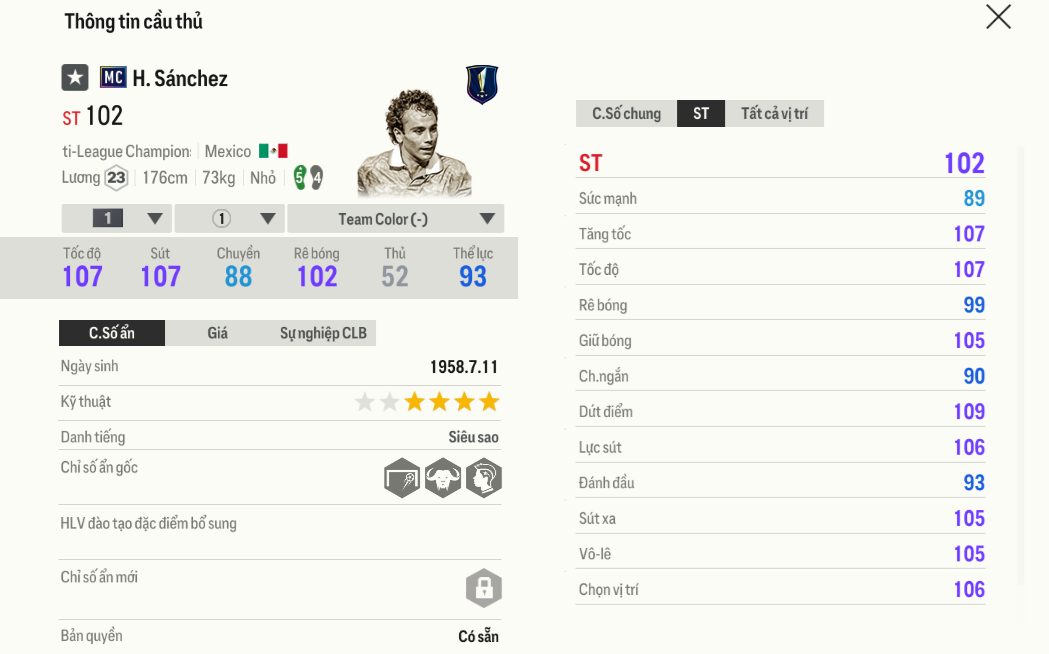Image resolution: width=1049 pixels, height=654 pixels.
Task: Click the blue trophy season badge
Action: 482,85
